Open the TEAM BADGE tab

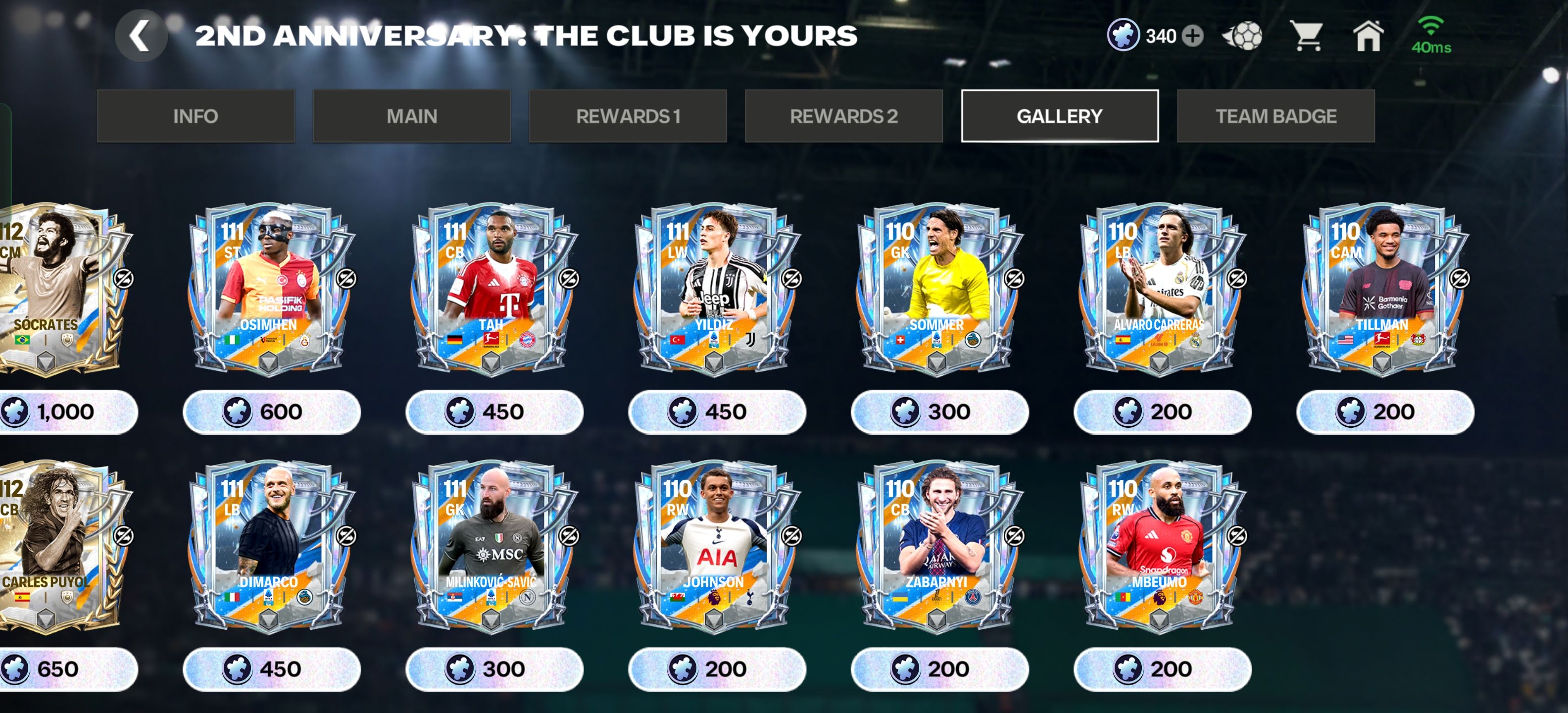click(x=1276, y=116)
